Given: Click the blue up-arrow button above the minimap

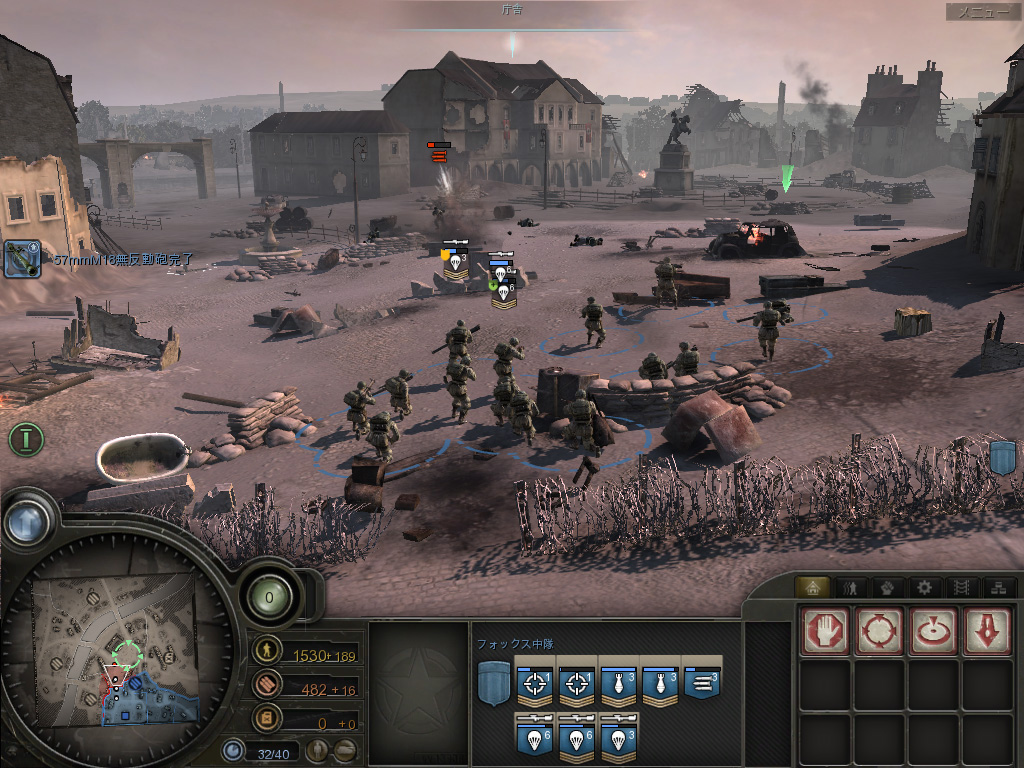Looking at the screenshot, I should (x=27, y=520).
